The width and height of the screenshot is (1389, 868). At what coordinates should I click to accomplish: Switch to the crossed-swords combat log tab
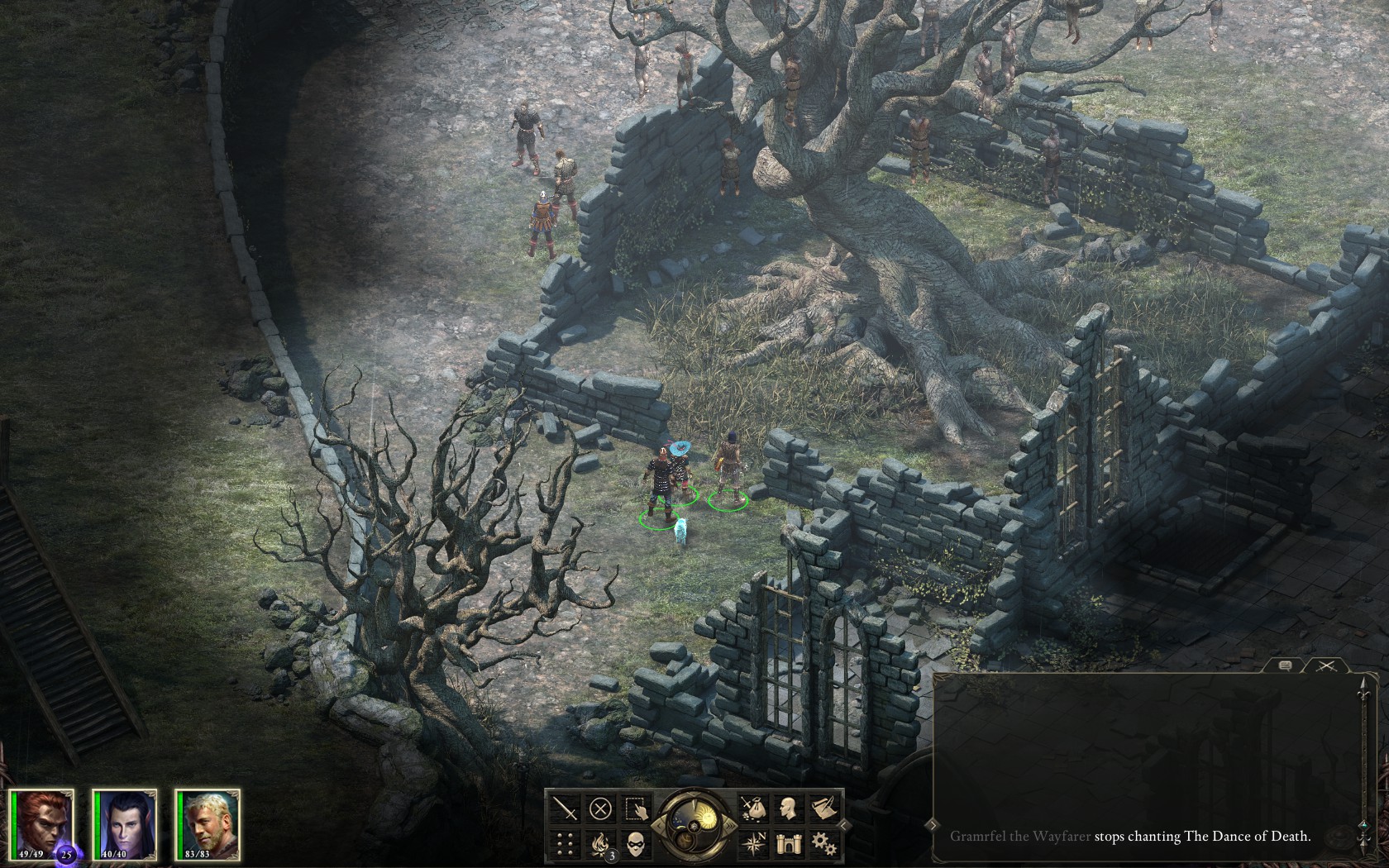tap(1325, 666)
